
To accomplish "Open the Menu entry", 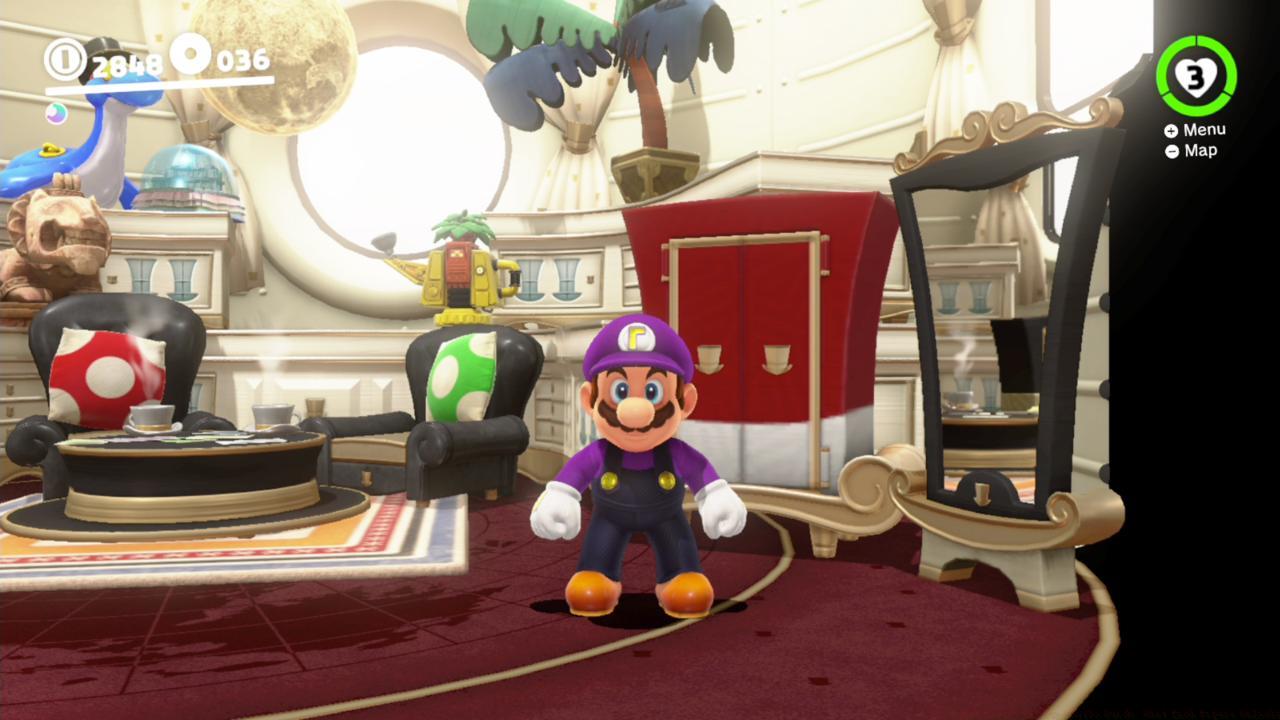I will 1204,128.
